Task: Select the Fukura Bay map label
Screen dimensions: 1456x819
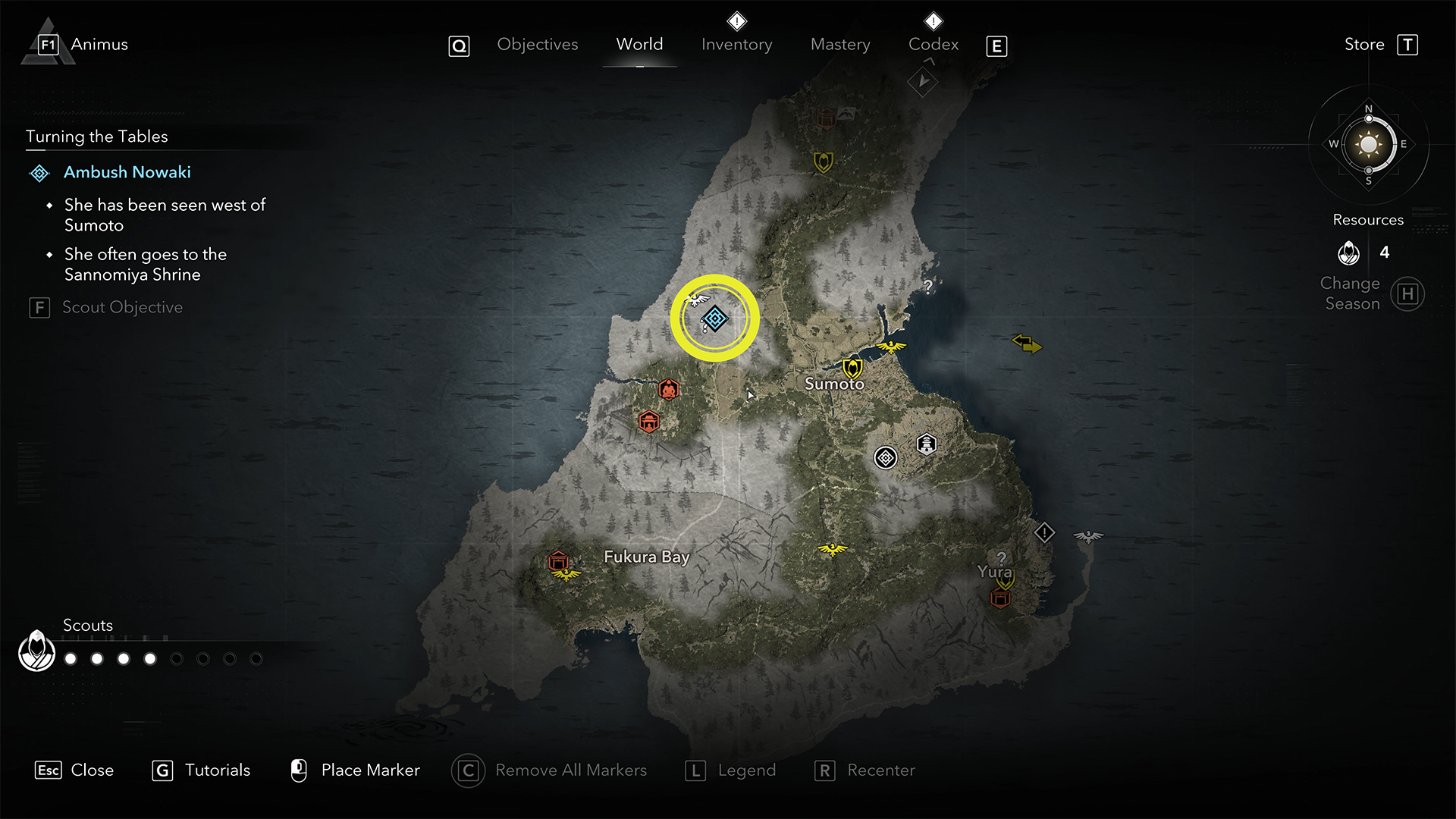Action: point(646,557)
